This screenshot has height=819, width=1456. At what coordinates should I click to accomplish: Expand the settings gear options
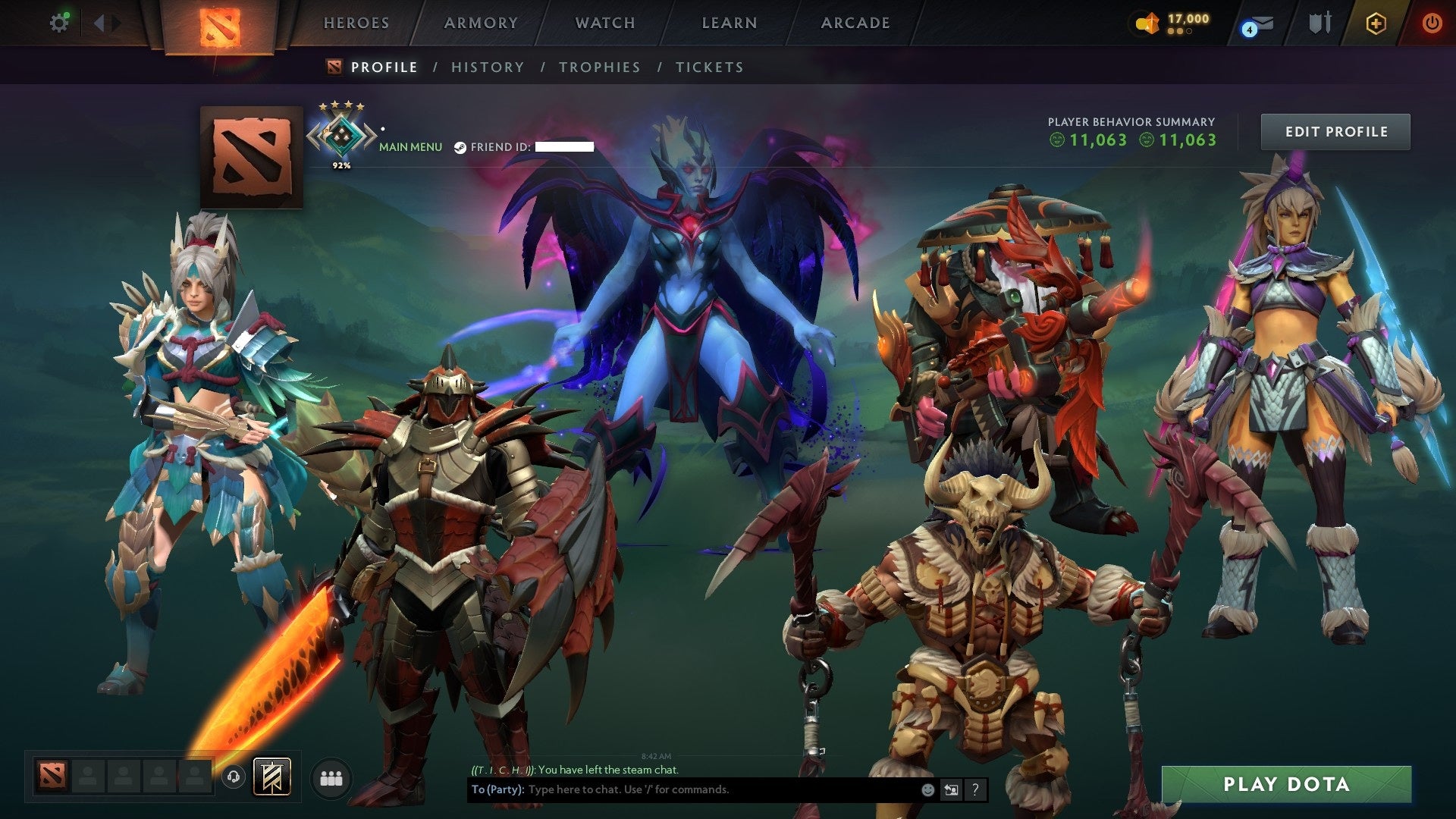point(60,23)
